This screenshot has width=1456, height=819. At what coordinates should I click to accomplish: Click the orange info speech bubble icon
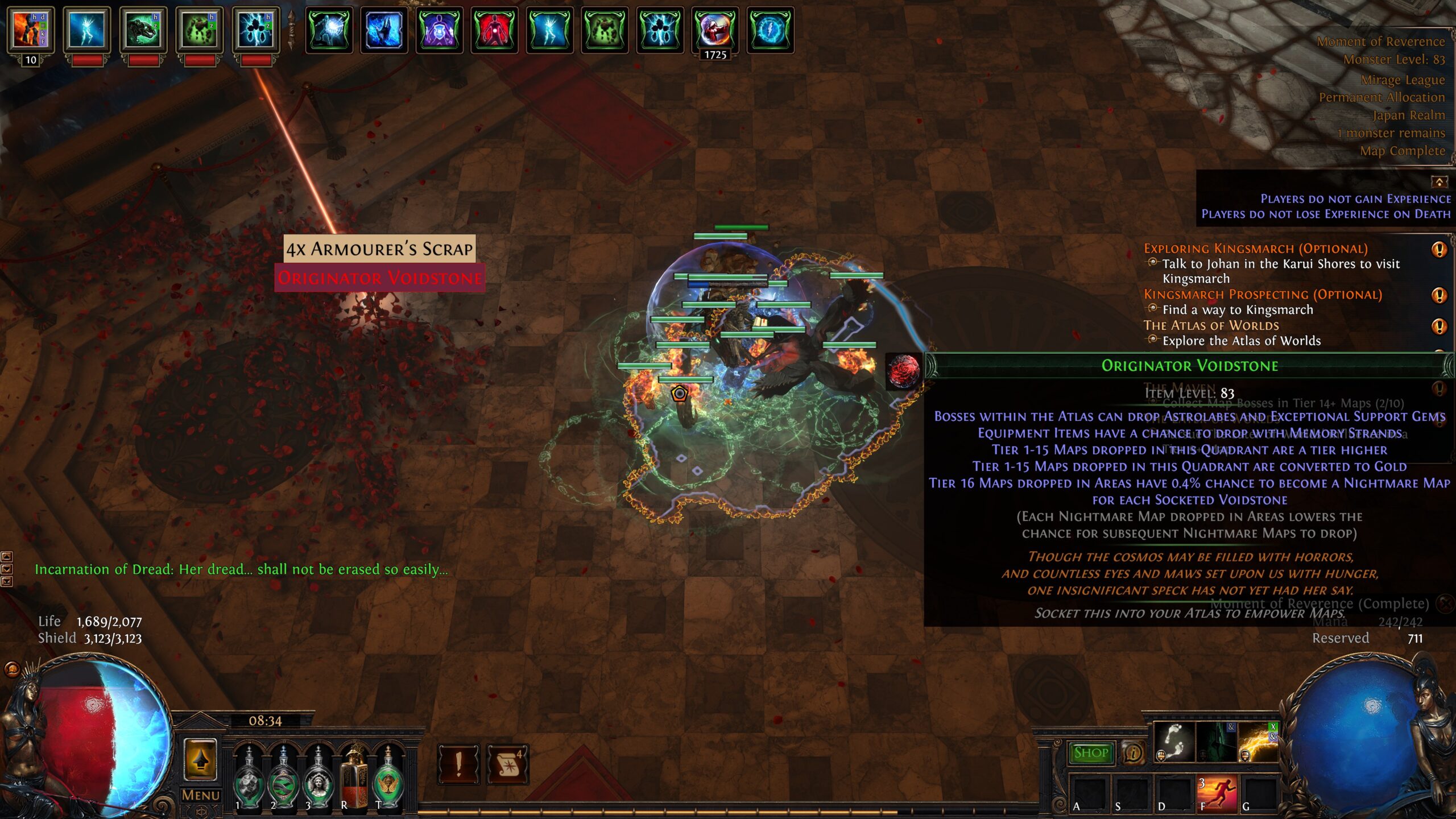[1133, 753]
